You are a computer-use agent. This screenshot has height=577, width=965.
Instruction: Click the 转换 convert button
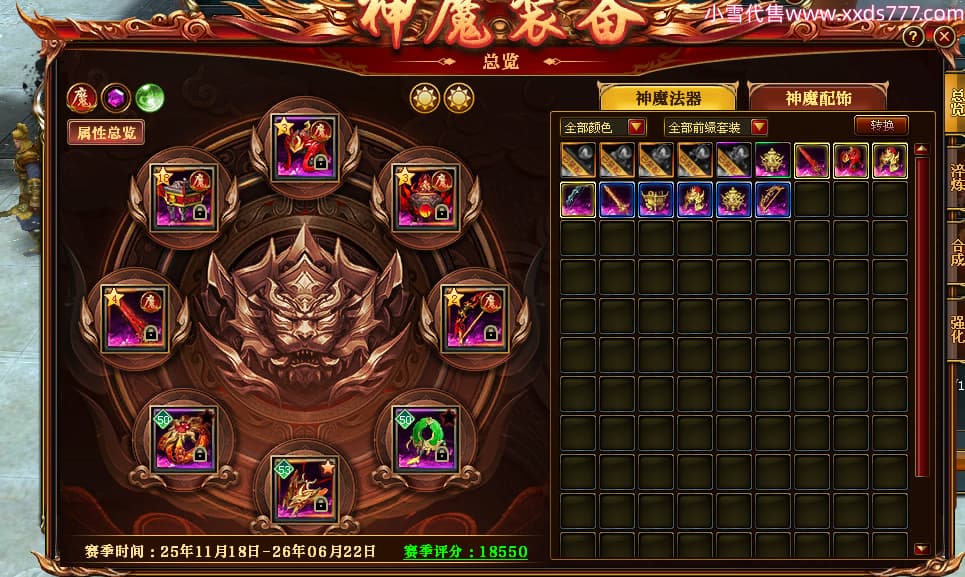pyautogui.click(x=881, y=125)
